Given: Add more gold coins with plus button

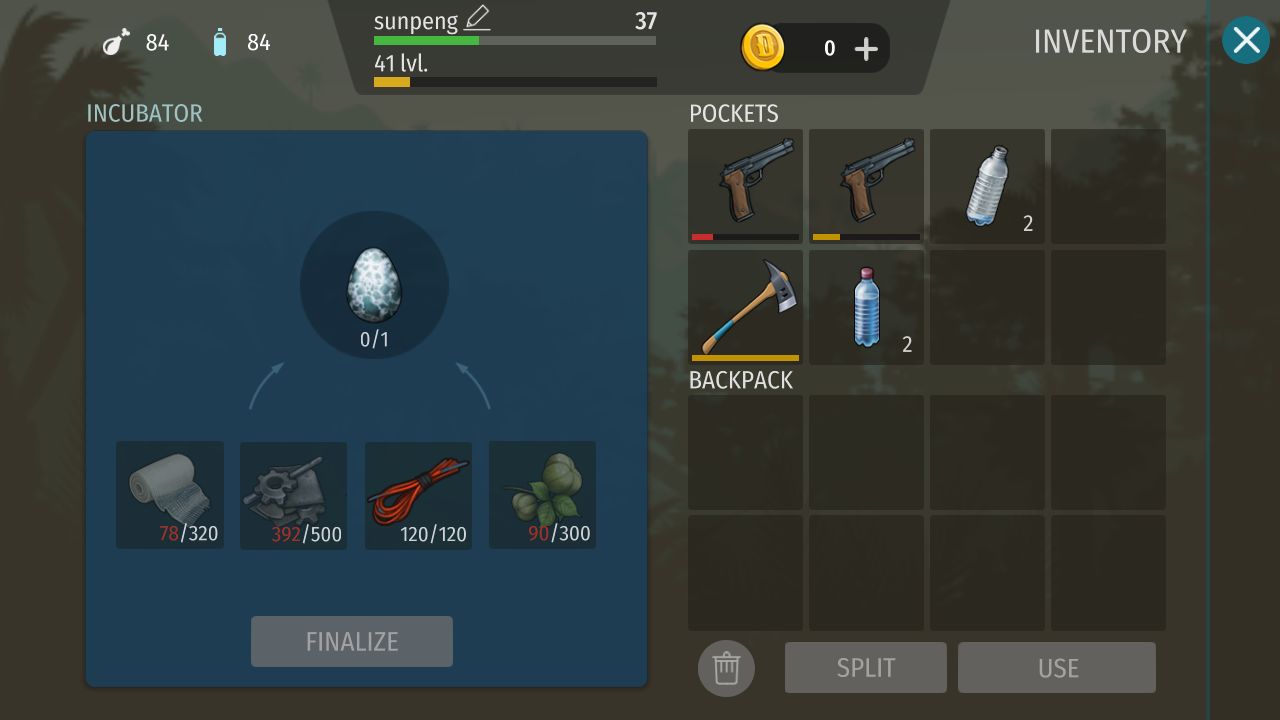Looking at the screenshot, I should point(866,48).
